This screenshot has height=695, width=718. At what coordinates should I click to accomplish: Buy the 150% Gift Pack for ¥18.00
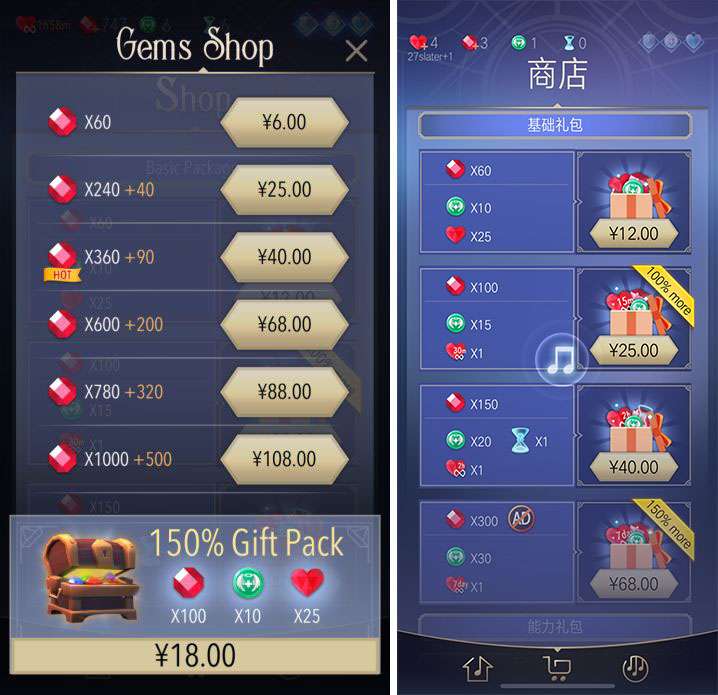coord(195,655)
